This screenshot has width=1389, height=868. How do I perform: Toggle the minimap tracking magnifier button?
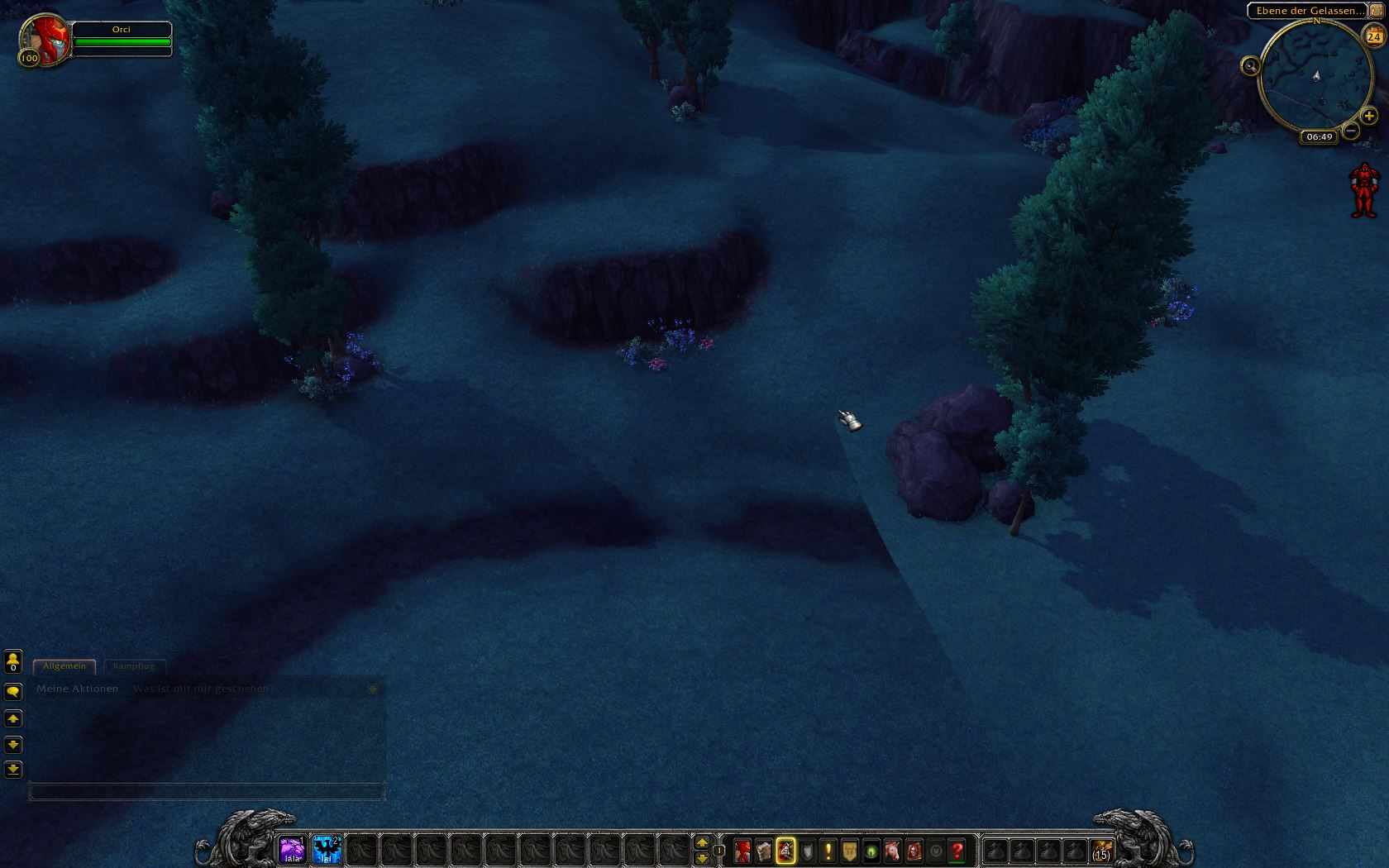click(x=1250, y=66)
